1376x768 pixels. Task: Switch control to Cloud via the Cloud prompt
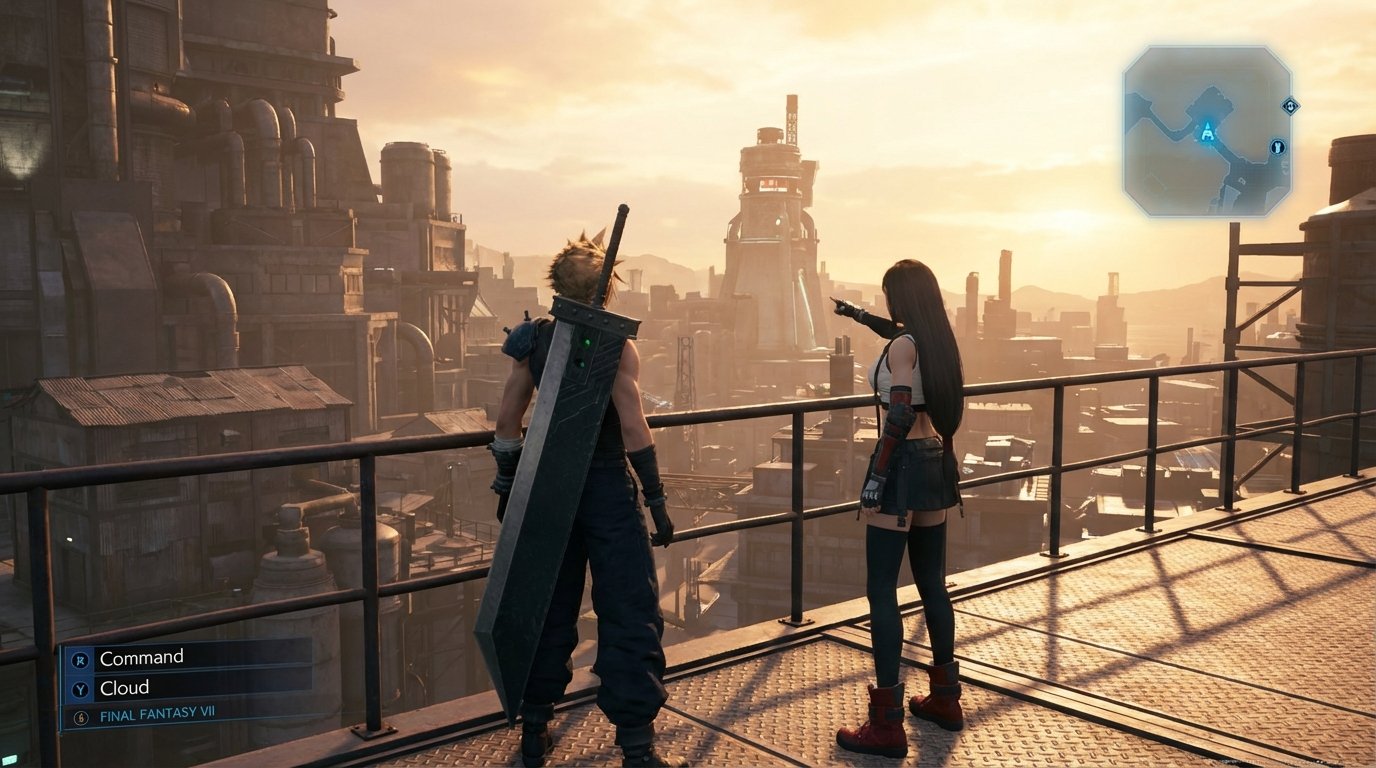point(126,688)
